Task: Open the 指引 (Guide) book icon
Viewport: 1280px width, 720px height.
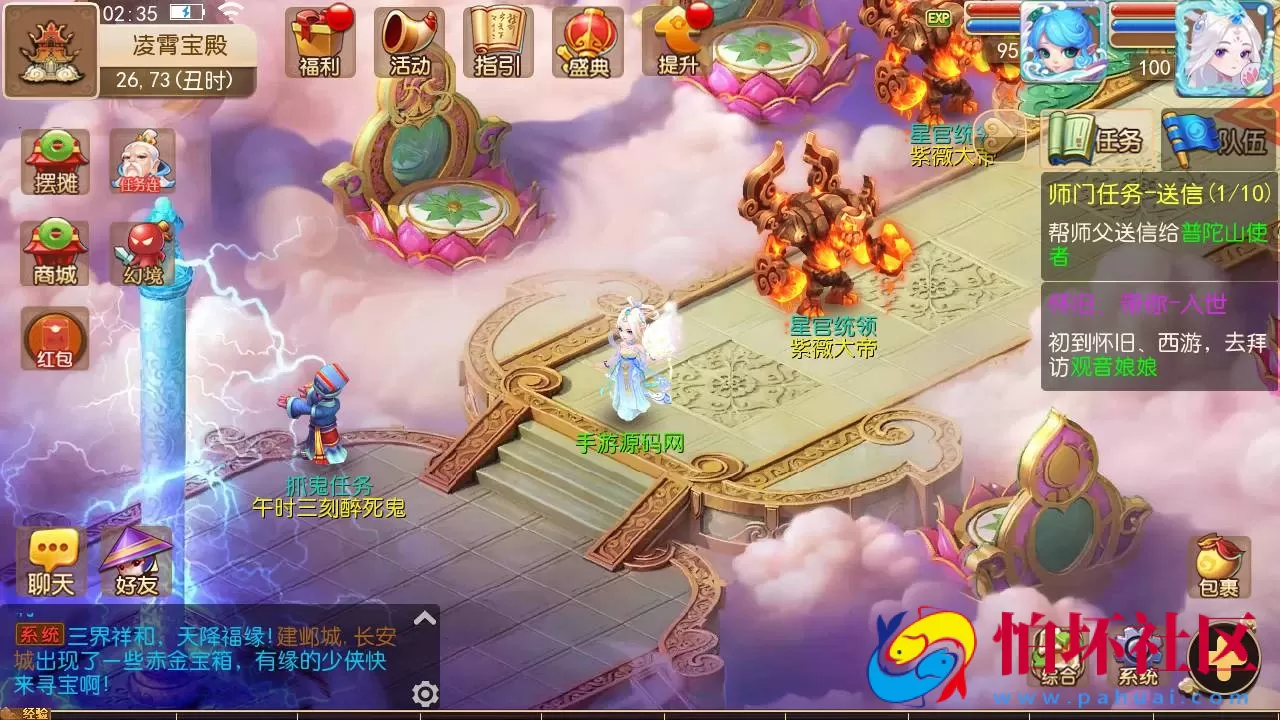Action: pyautogui.click(x=498, y=40)
